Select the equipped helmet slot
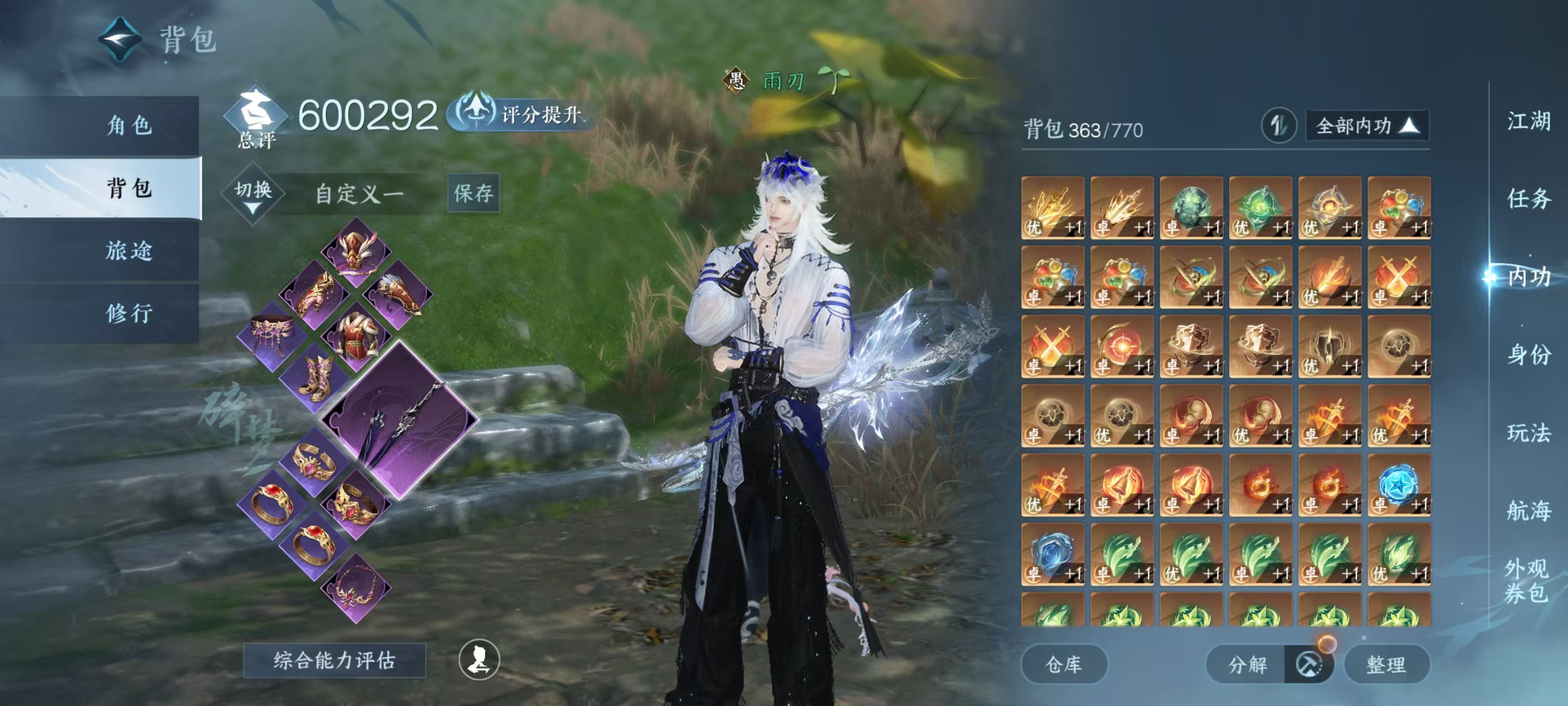The image size is (1568, 706). pos(356,250)
